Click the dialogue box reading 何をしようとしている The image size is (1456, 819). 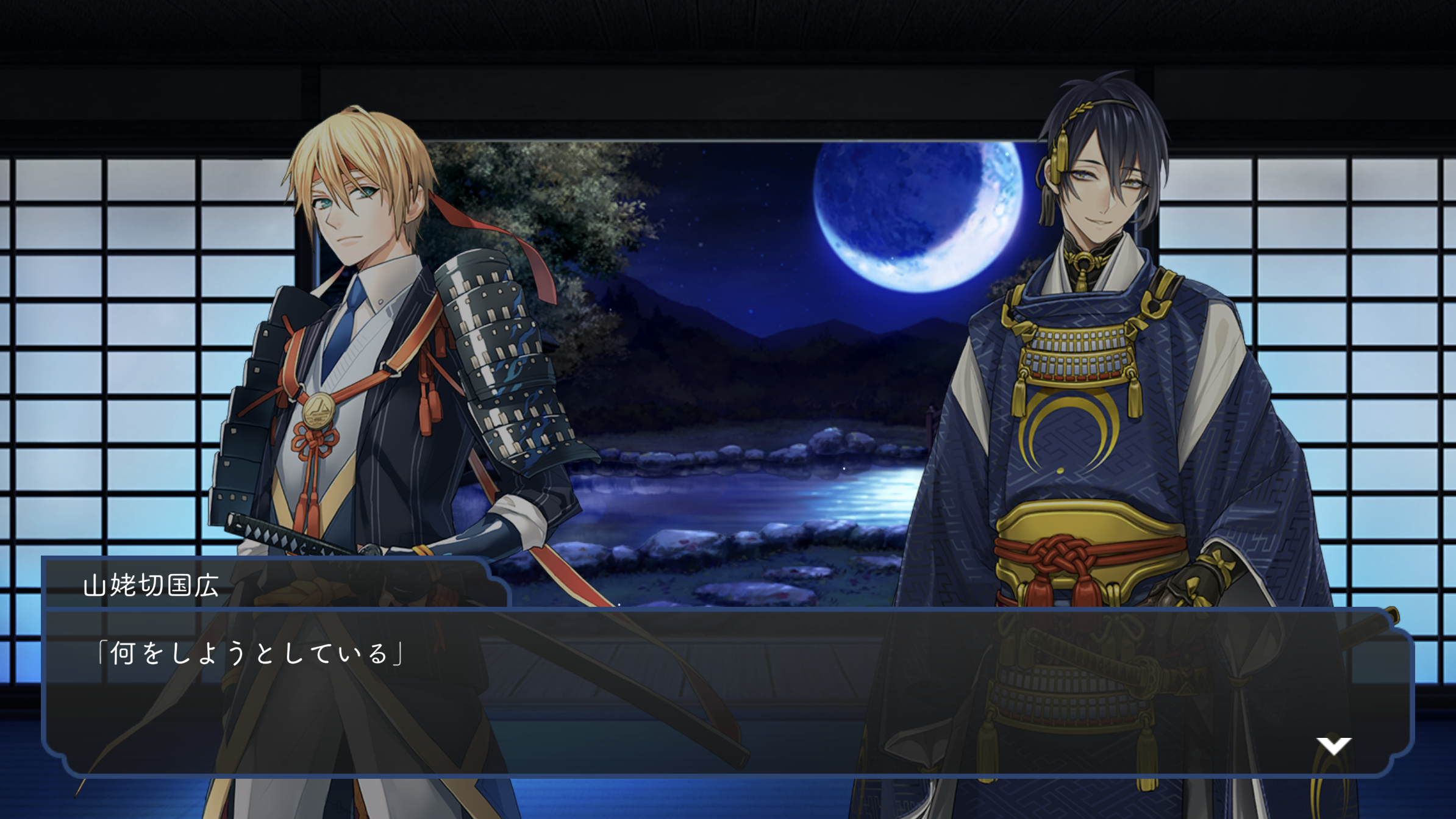coord(728,692)
